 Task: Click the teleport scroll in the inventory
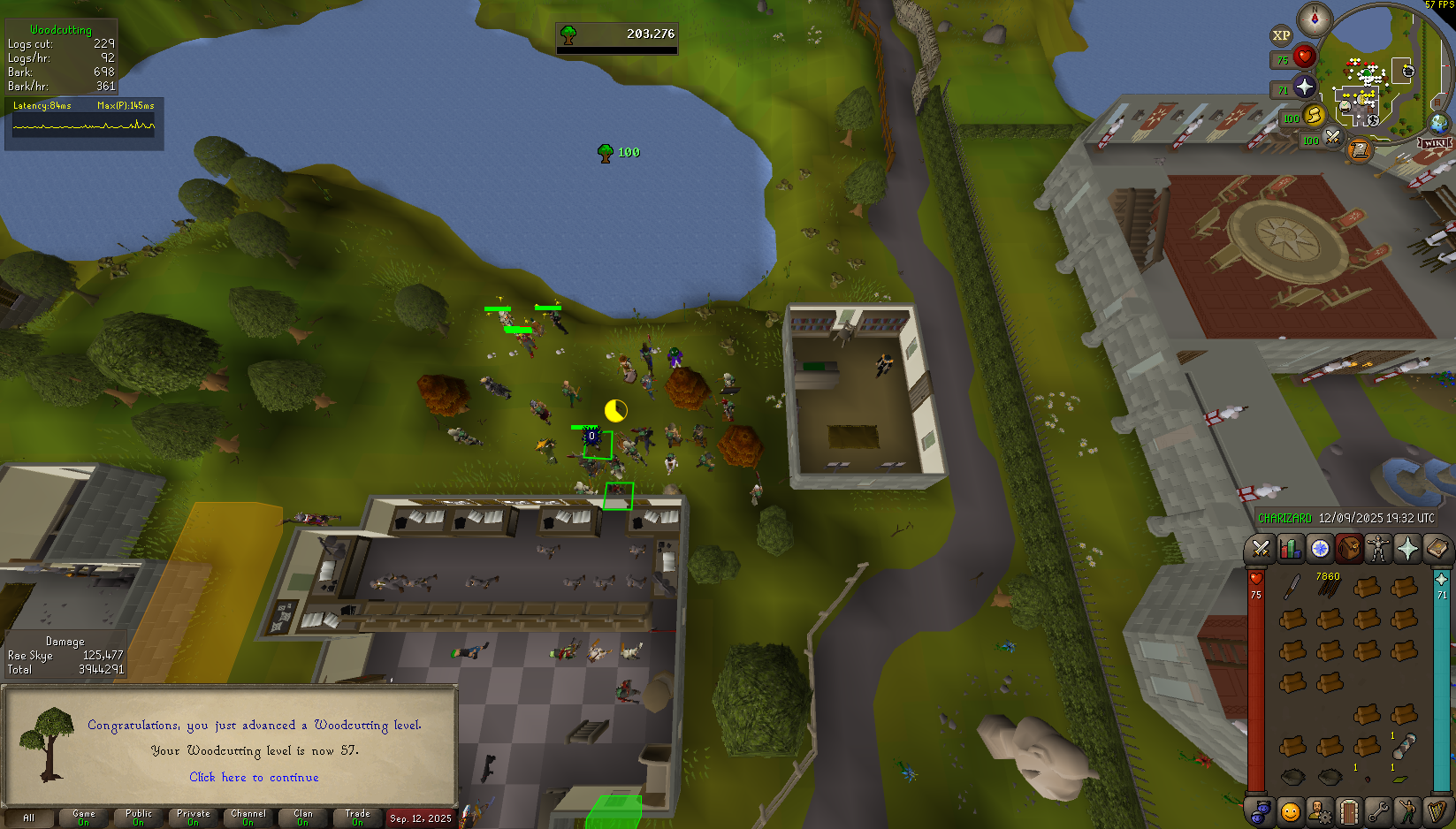point(1403,747)
